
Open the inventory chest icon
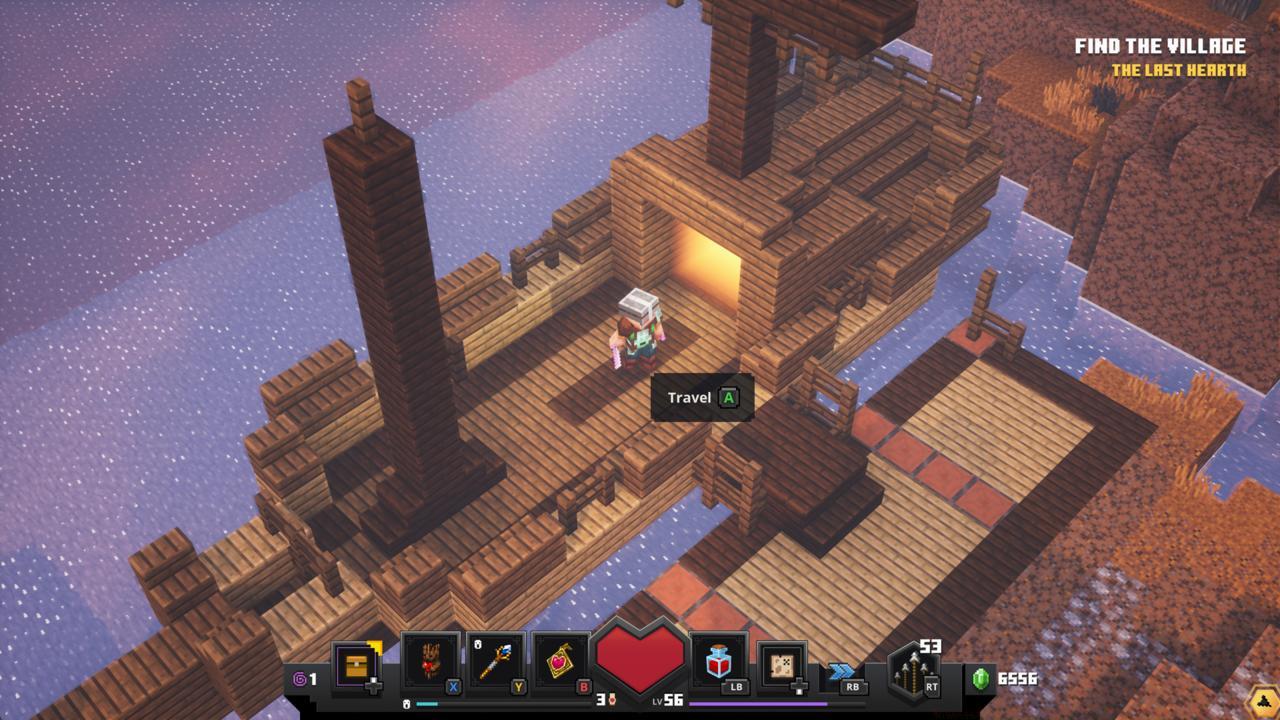[356, 665]
